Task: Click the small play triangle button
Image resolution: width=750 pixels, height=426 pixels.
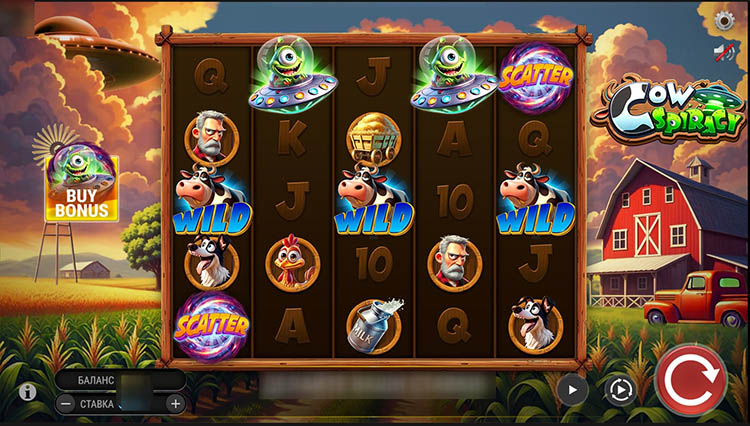Action: (x=573, y=389)
